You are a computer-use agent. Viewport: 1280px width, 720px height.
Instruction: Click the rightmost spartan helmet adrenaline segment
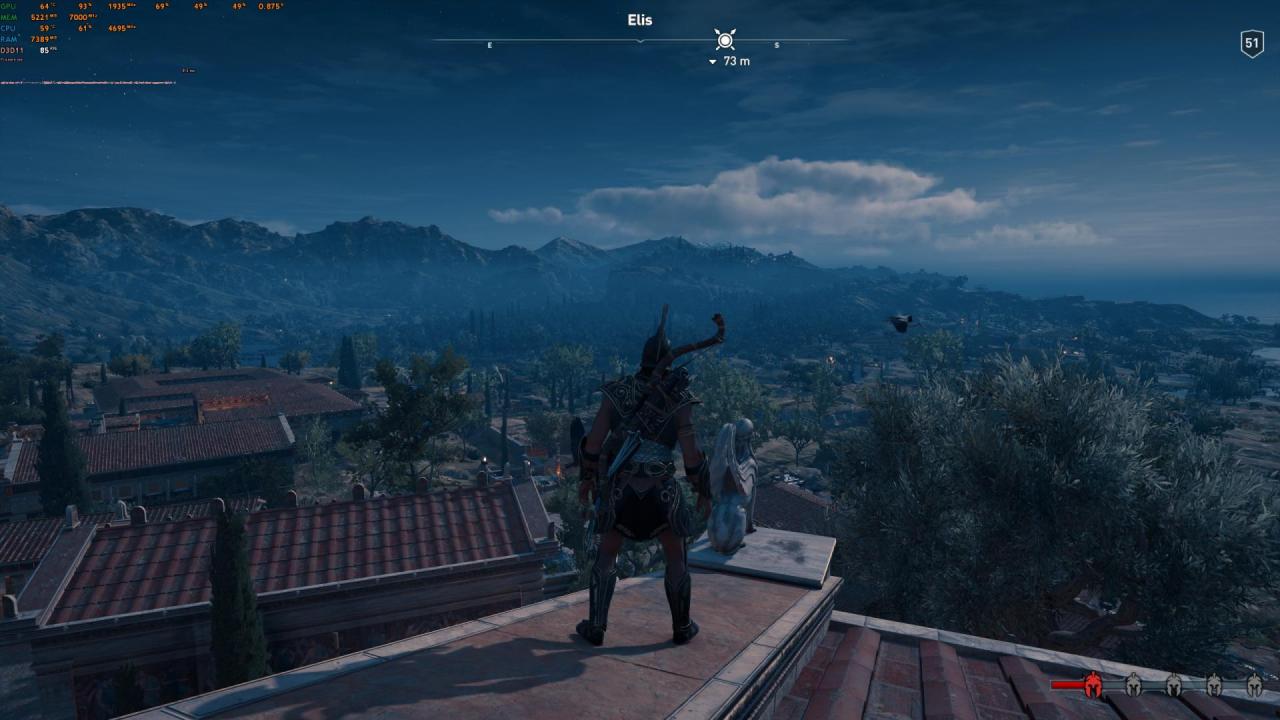click(x=1253, y=685)
